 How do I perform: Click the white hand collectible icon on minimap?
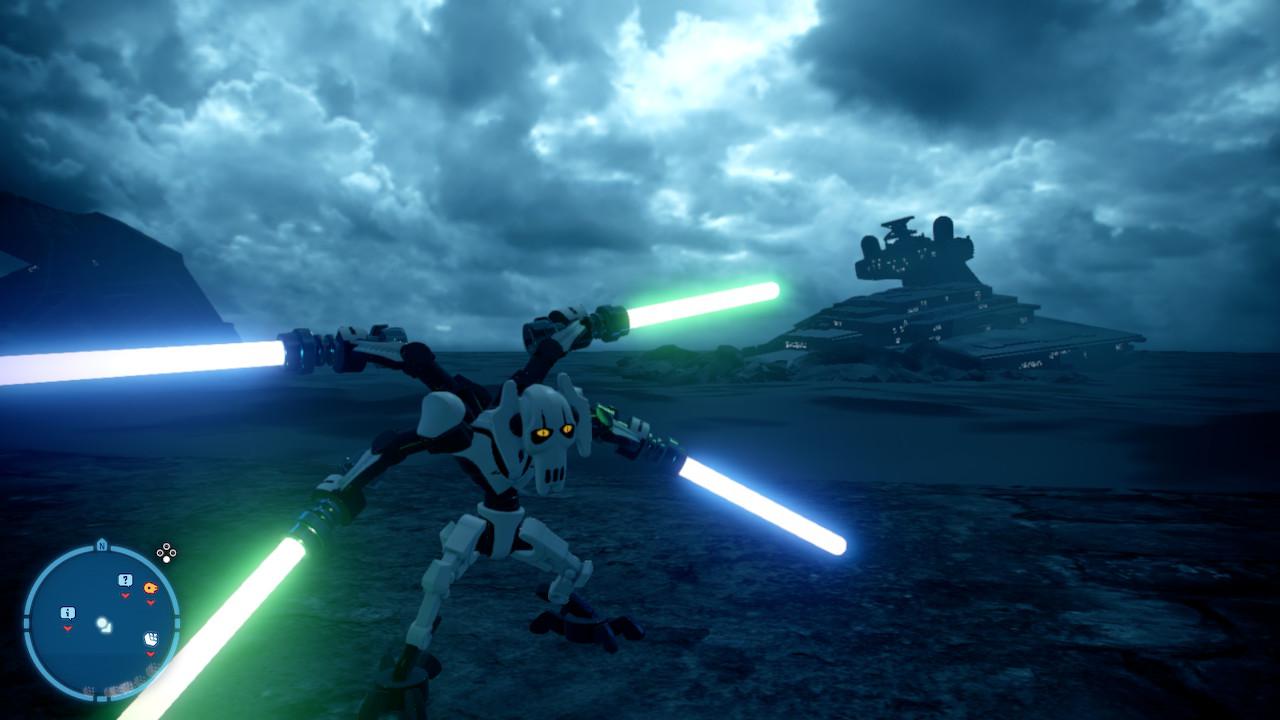(x=153, y=640)
